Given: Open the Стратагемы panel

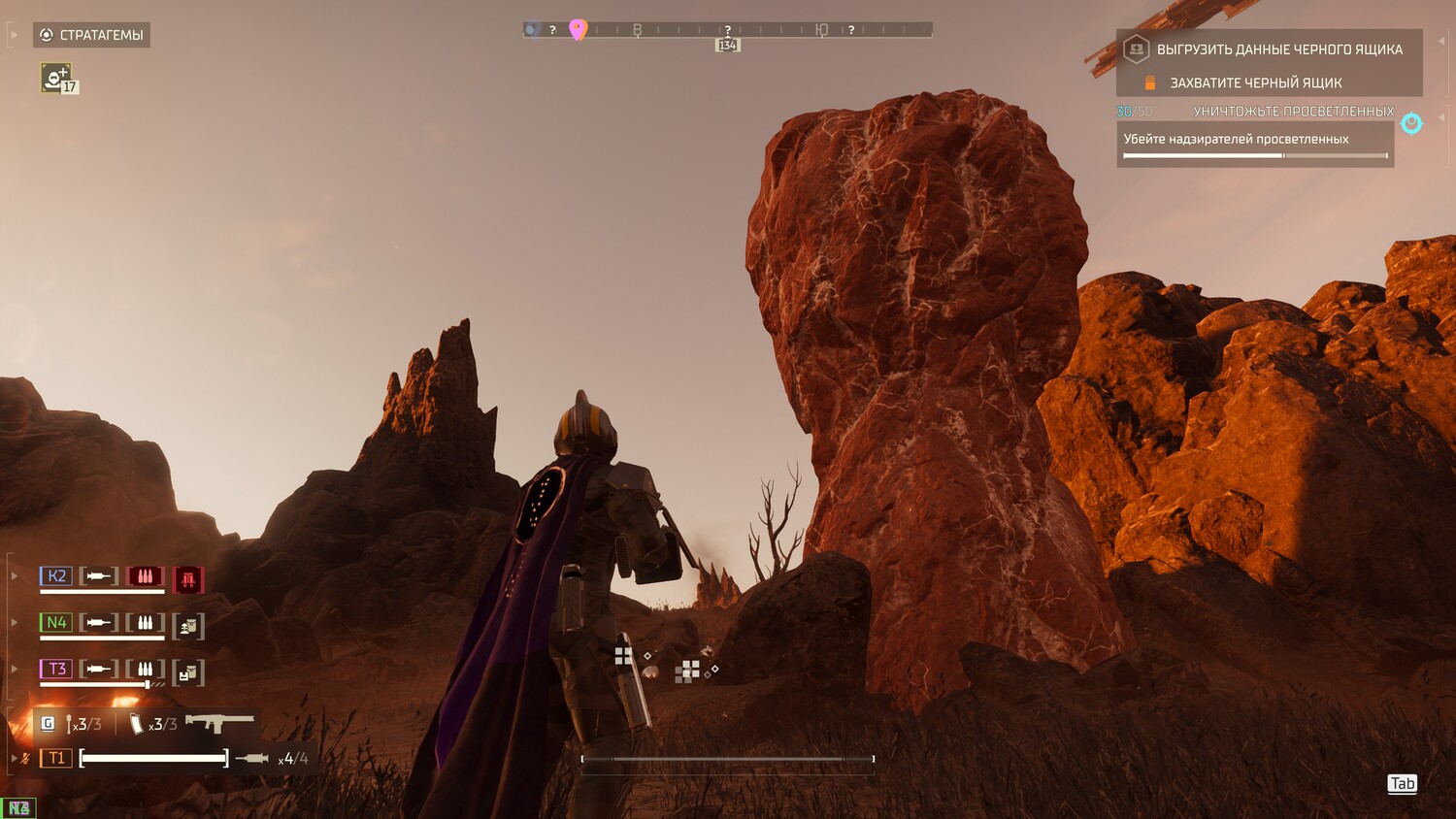Looking at the screenshot, I should click(91, 35).
